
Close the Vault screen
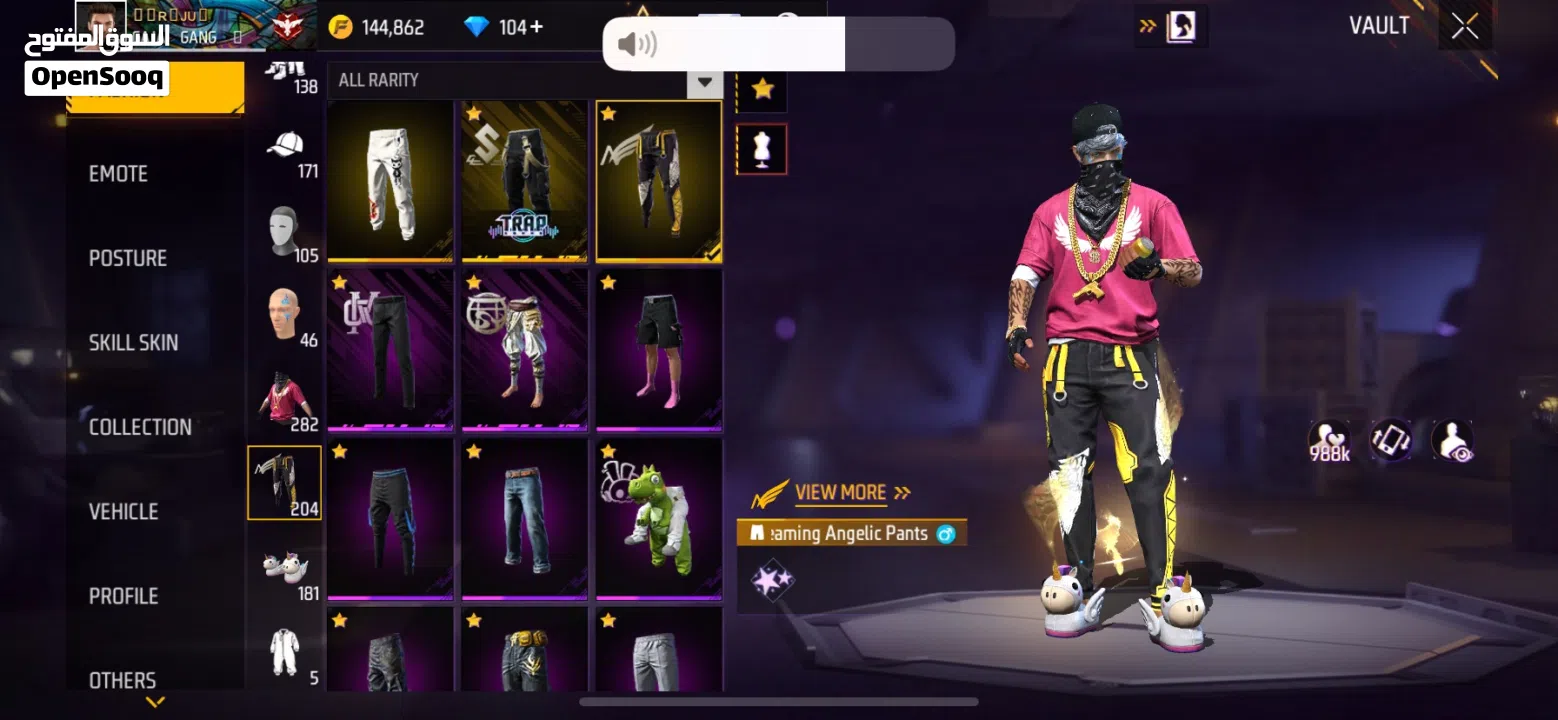click(x=1465, y=27)
